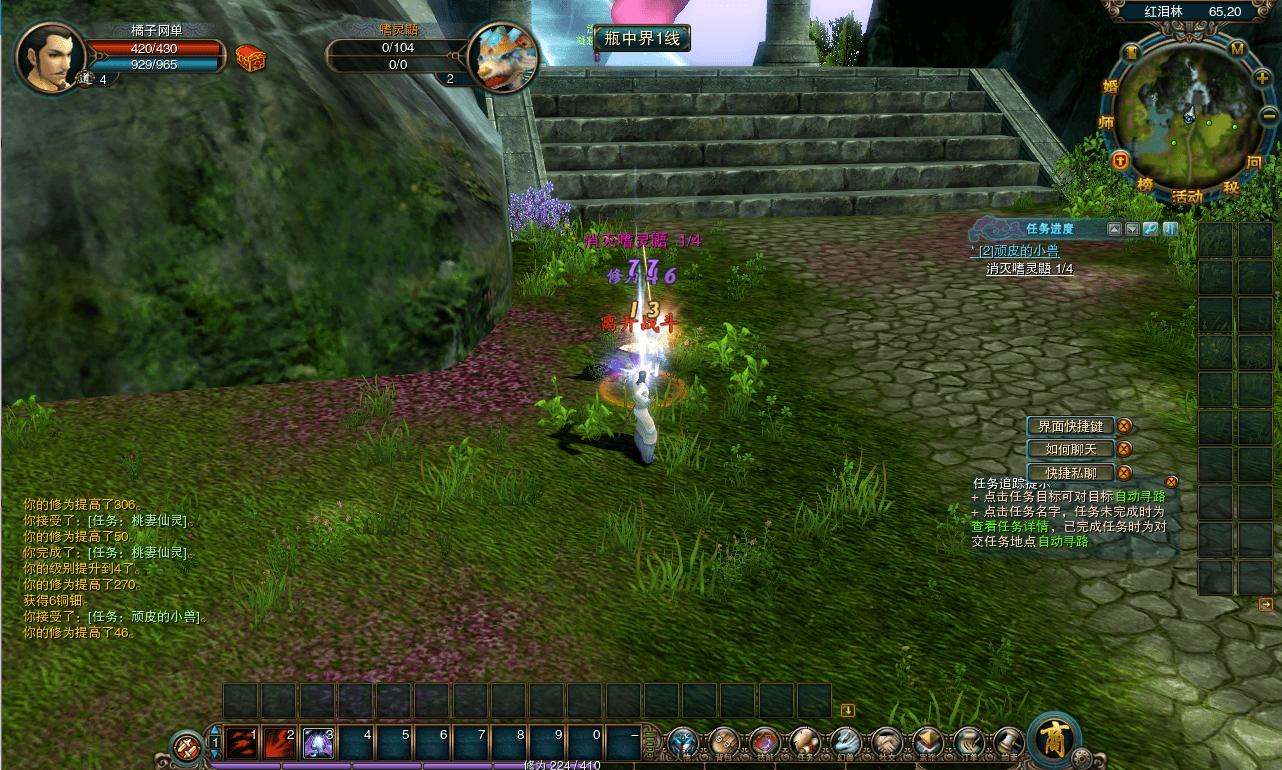Click the 界面快捷键 tip button

(1070, 425)
